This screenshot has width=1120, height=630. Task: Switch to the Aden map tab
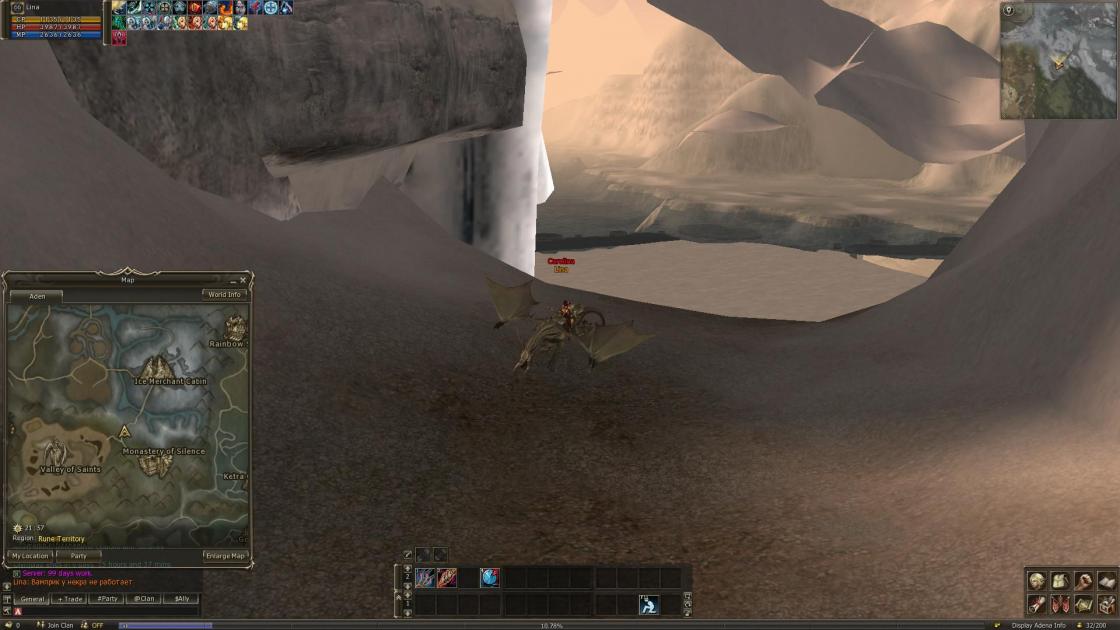tap(37, 297)
